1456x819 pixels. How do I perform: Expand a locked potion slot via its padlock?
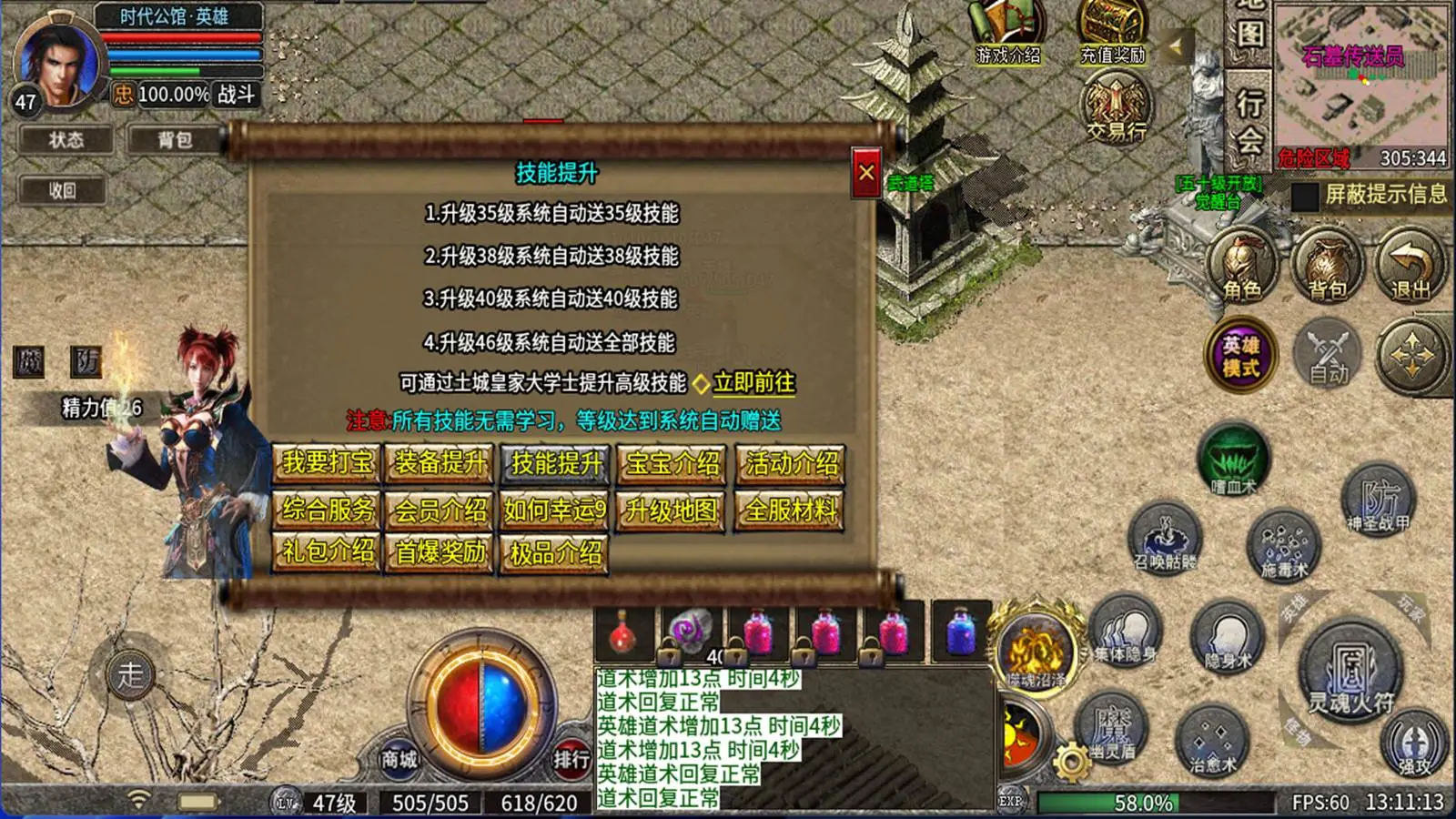[x=669, y=653]
